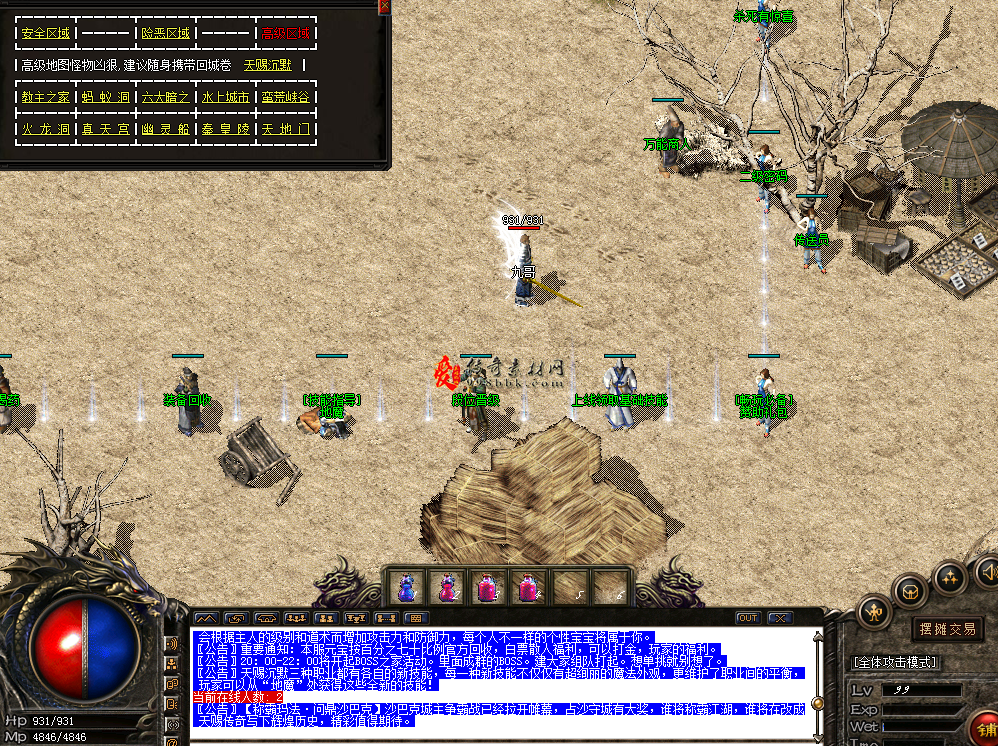Choose the 蛮荒峡谷 destination
The height and width of the screenshot is (746, 998).
[x=285, y=97]
